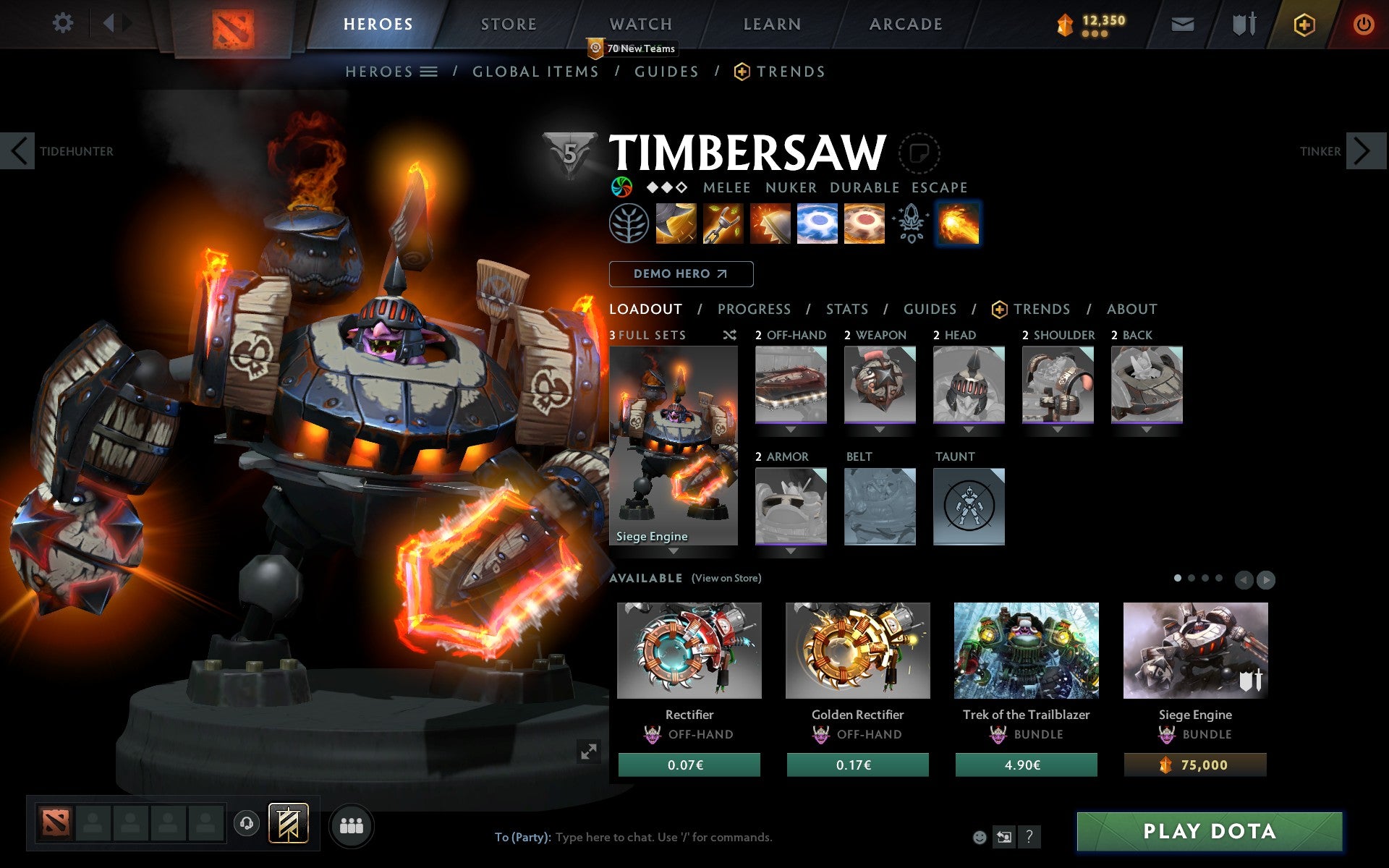1389x868 pixels.
Task: Open the View on Store link
Action: point(726,578)
